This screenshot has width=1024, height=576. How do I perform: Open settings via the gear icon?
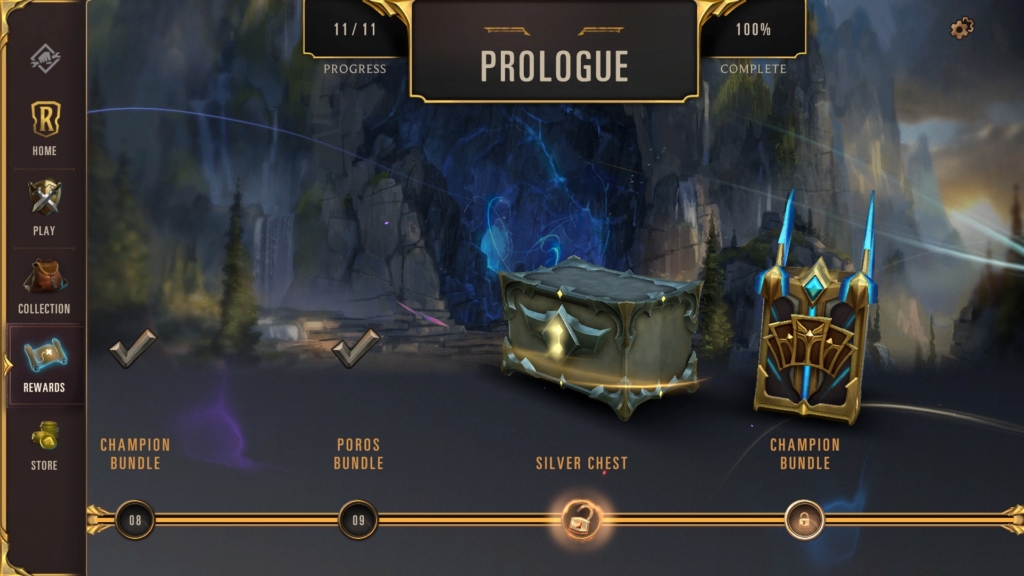[961, 29]
